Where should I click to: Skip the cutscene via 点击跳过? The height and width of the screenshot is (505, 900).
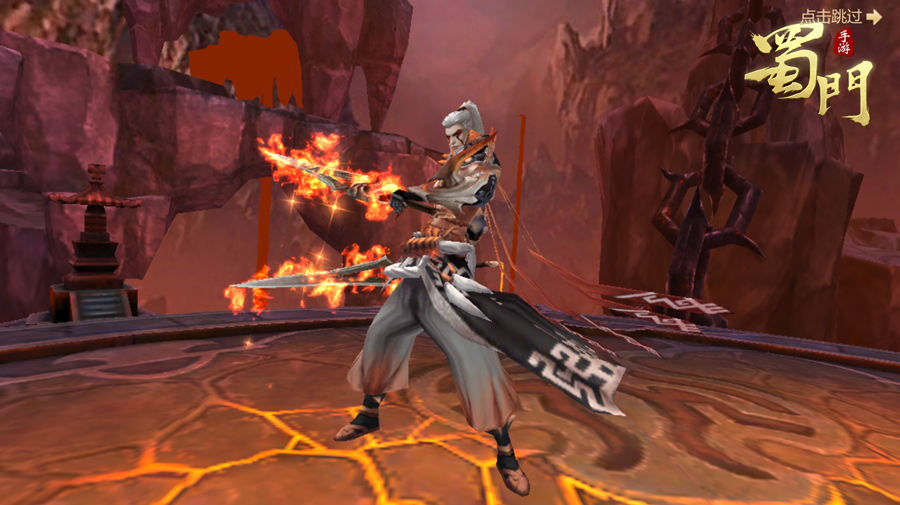point(841,16)
